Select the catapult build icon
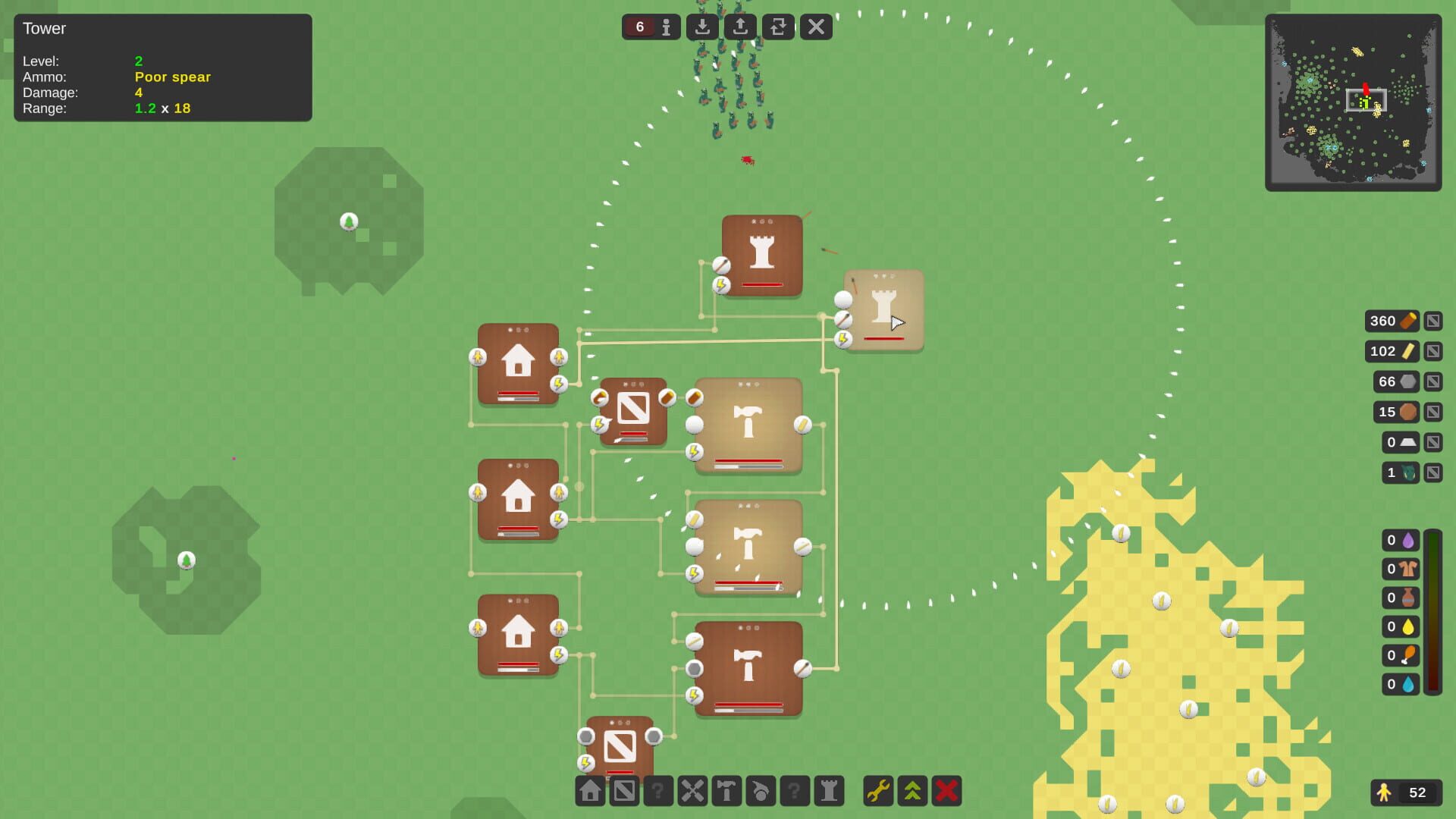The image size is (1456, 819). click(x=761, y=791)
